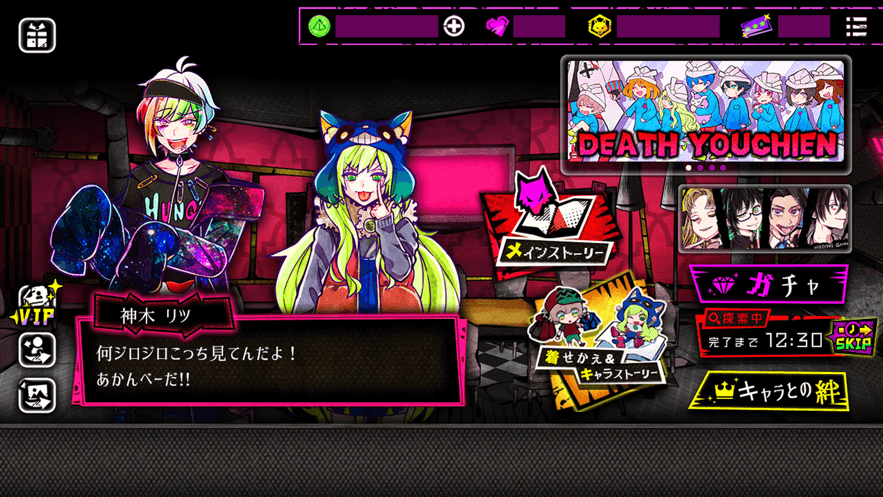Open the ガチャ gacha screen
The width and height of the screenshot is (883, 497).
[x=769, y=284]
